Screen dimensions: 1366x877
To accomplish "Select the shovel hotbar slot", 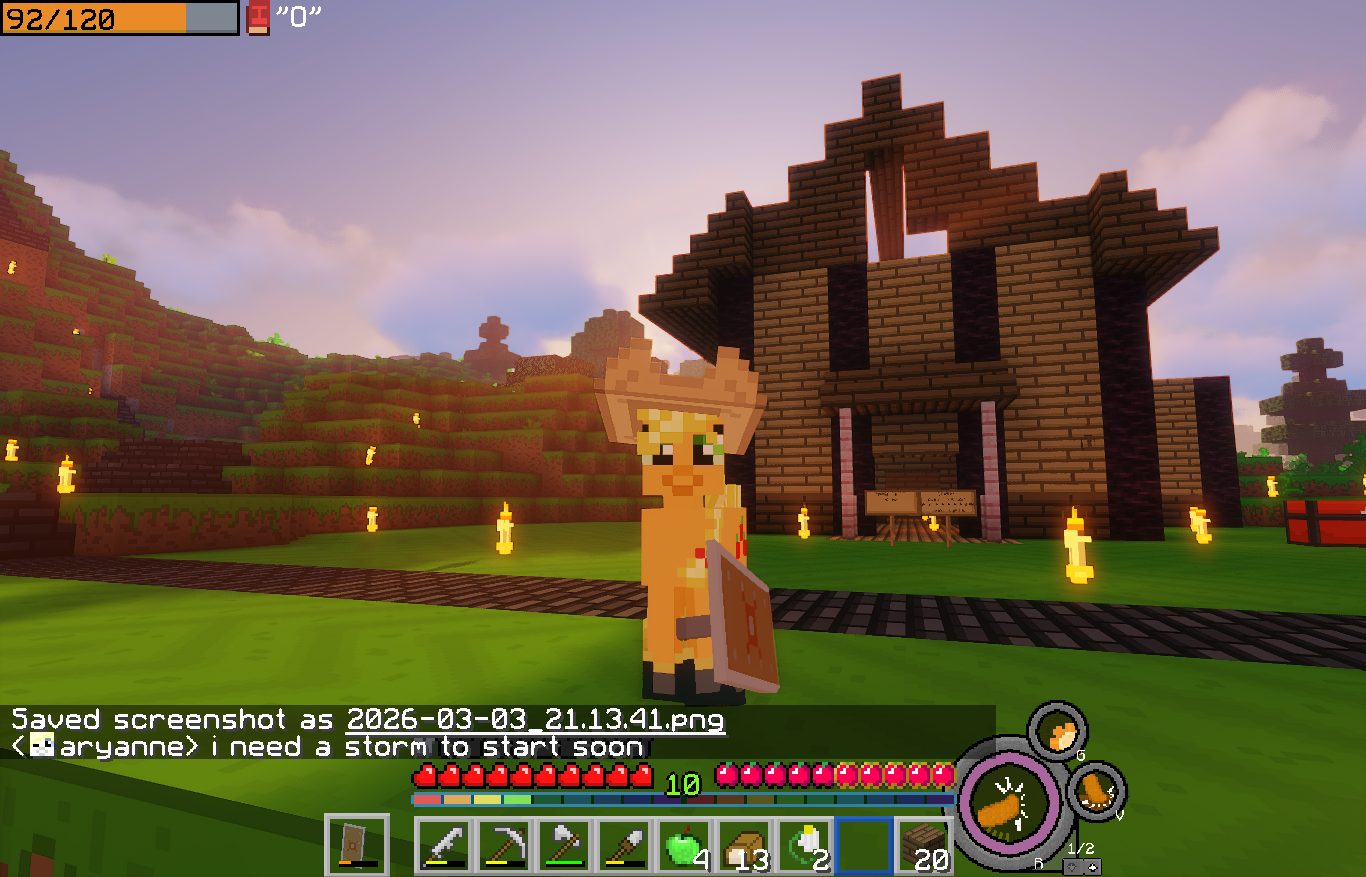I will point(624,846).
